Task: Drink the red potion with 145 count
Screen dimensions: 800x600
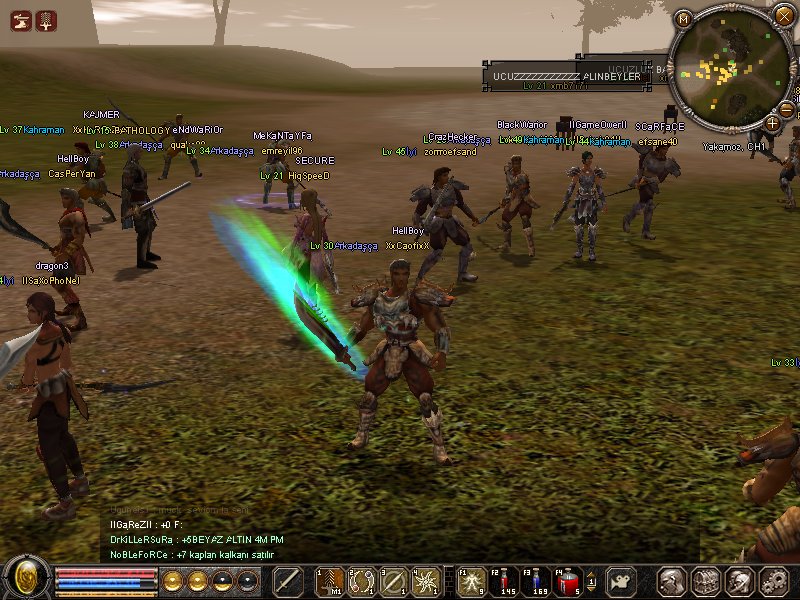Action: (504, 581)
